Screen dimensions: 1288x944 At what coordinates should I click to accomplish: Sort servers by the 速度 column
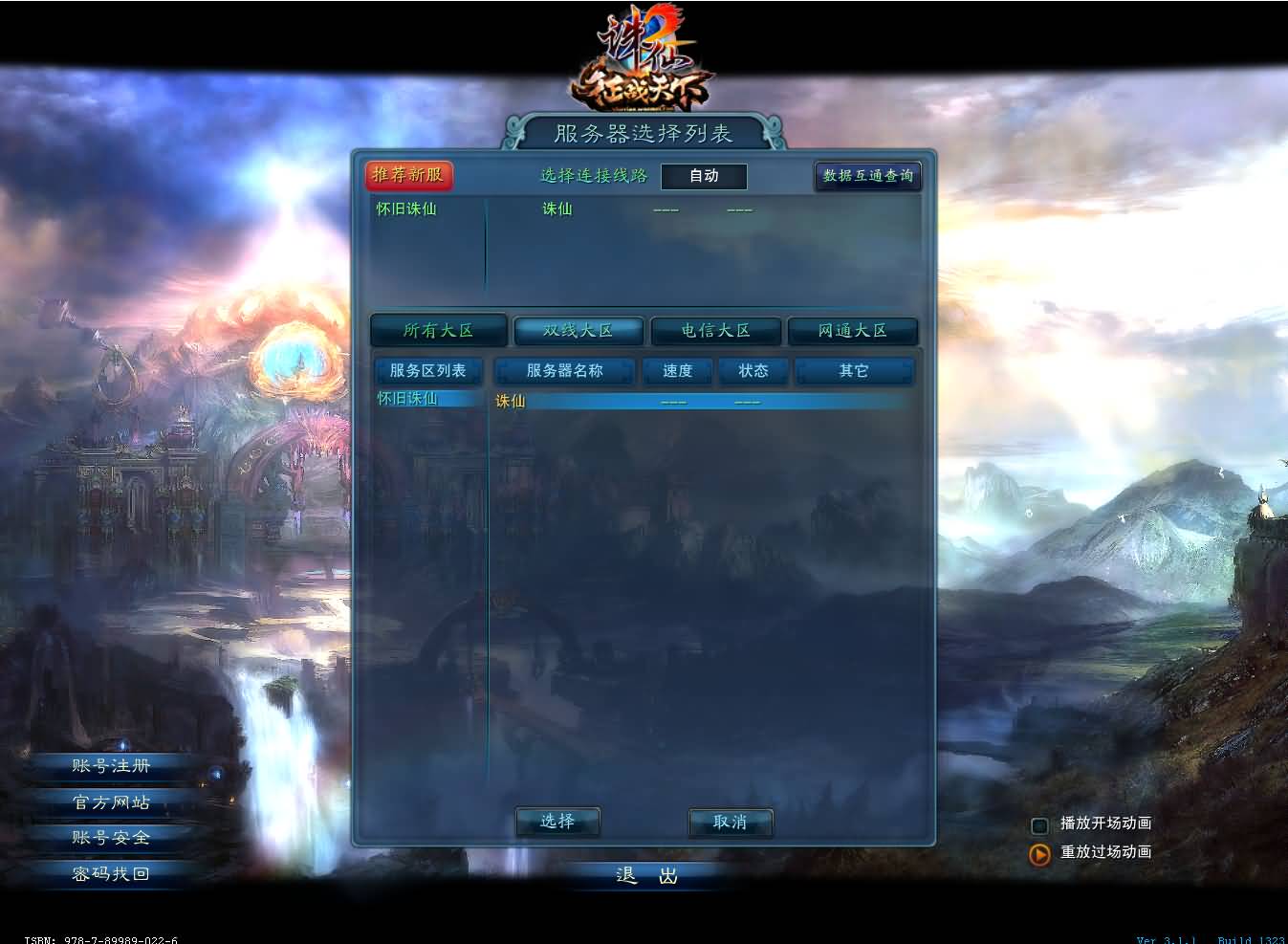677,371
